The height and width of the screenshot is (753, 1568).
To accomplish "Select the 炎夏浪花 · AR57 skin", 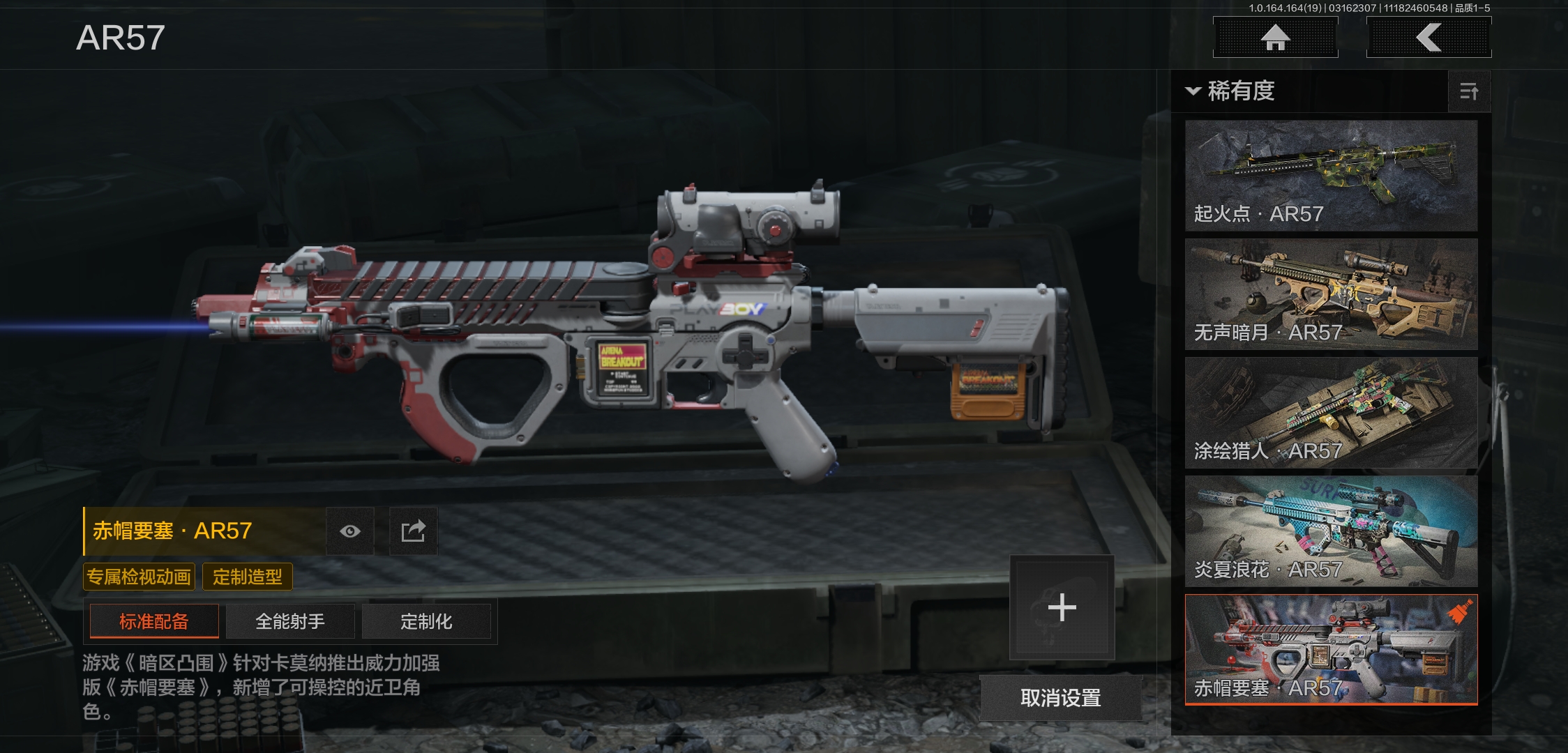I will 1331,531.
